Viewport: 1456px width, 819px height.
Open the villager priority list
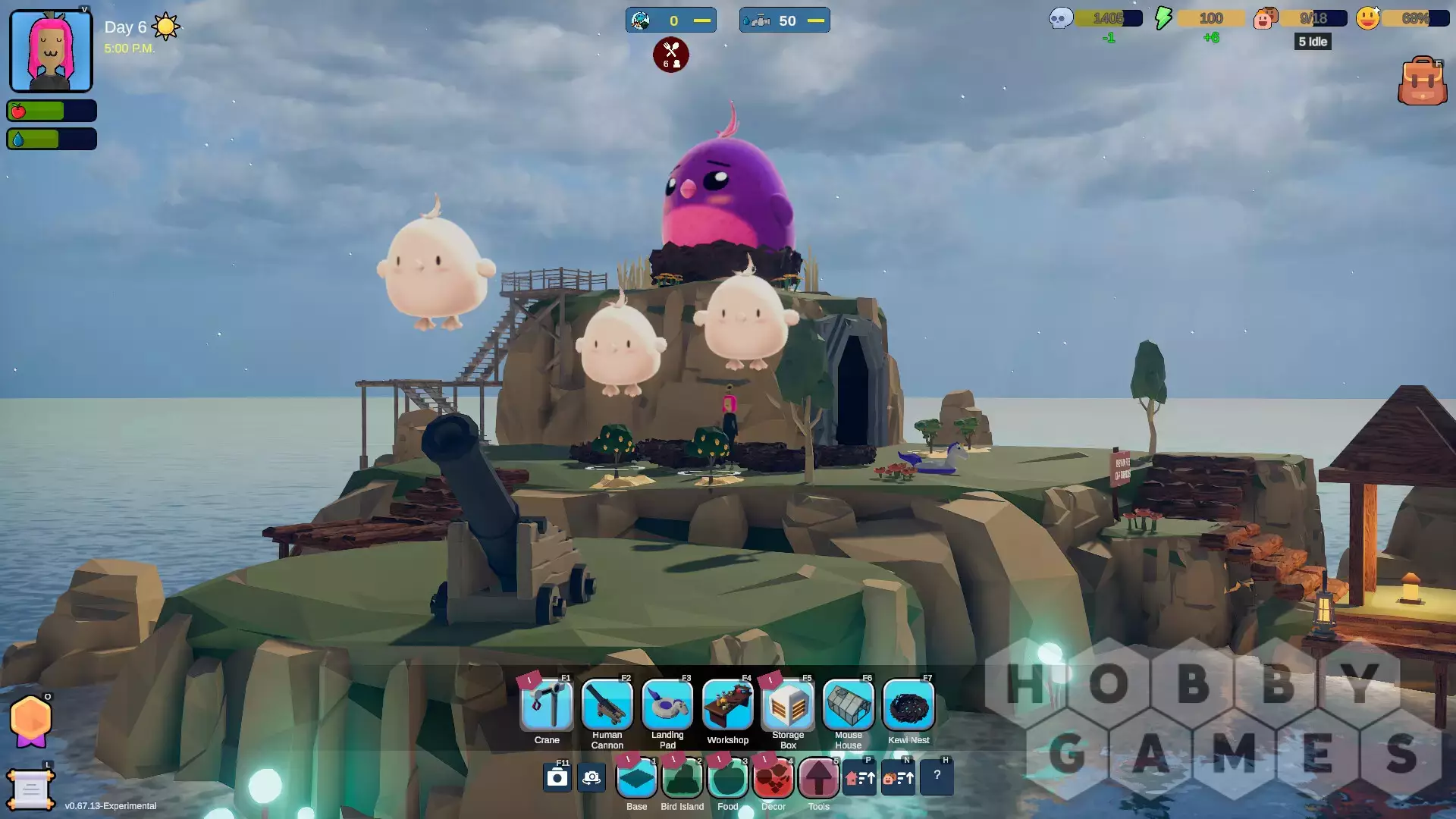pos(898,778)
